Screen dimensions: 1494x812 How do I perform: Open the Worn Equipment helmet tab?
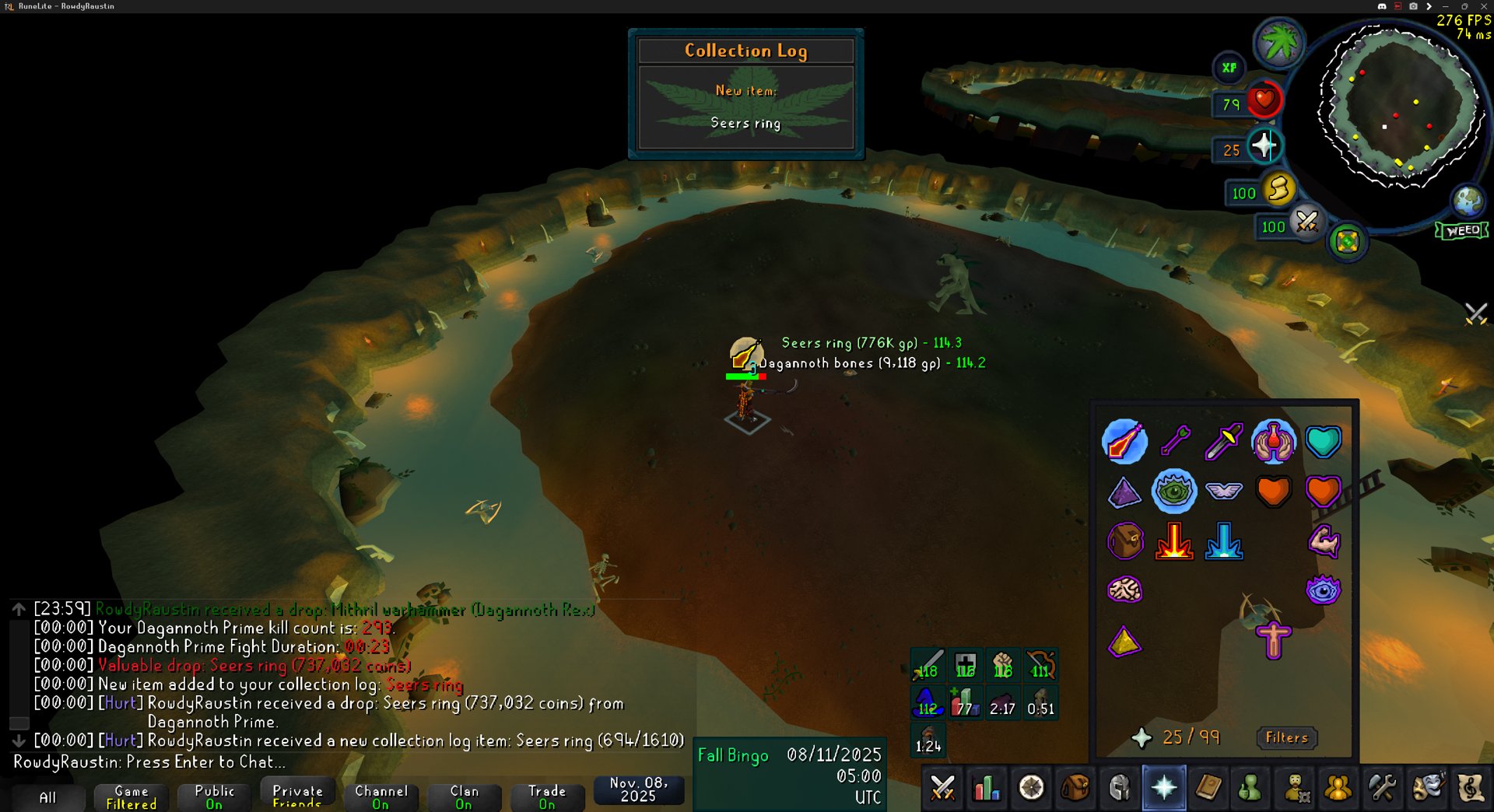coord(1119,789)
